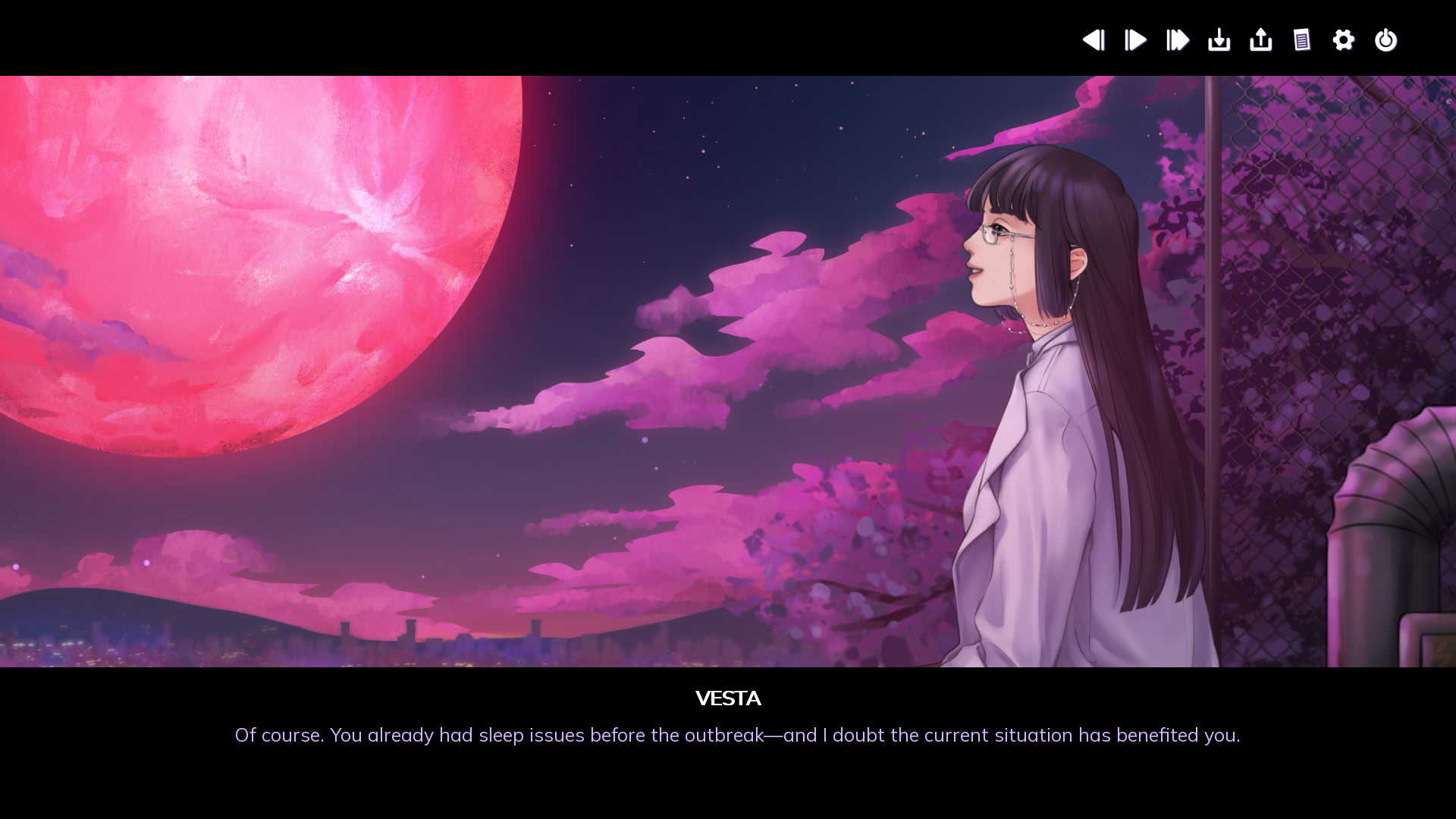Screen dimensions: 1456x819
Task: Advance the story by clicking the dialogue text
Action: point(728,735)
